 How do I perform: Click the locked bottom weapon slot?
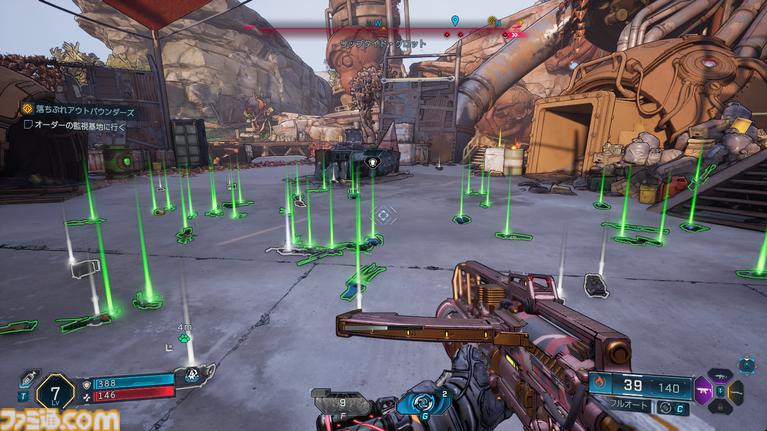[721, 409]
